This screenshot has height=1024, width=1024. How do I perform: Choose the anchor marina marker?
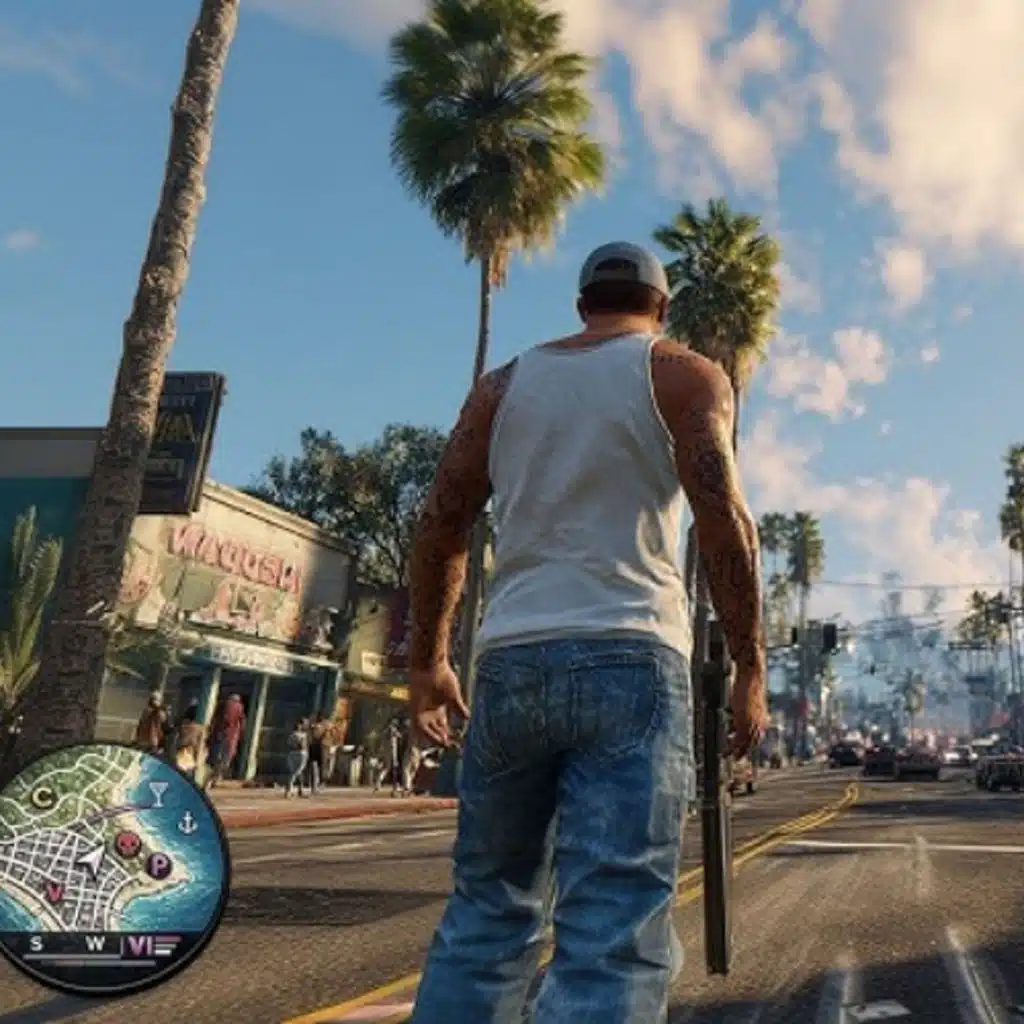[x=187, y=823]
